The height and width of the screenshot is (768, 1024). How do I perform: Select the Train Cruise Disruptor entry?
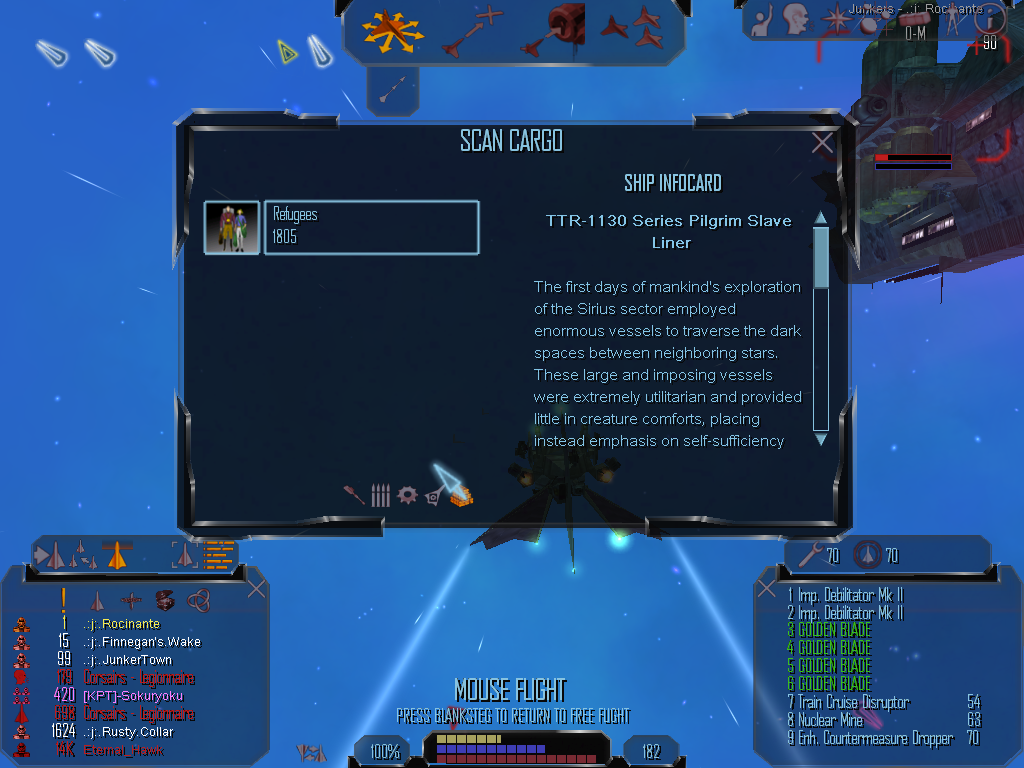click(x=853, y=702)
